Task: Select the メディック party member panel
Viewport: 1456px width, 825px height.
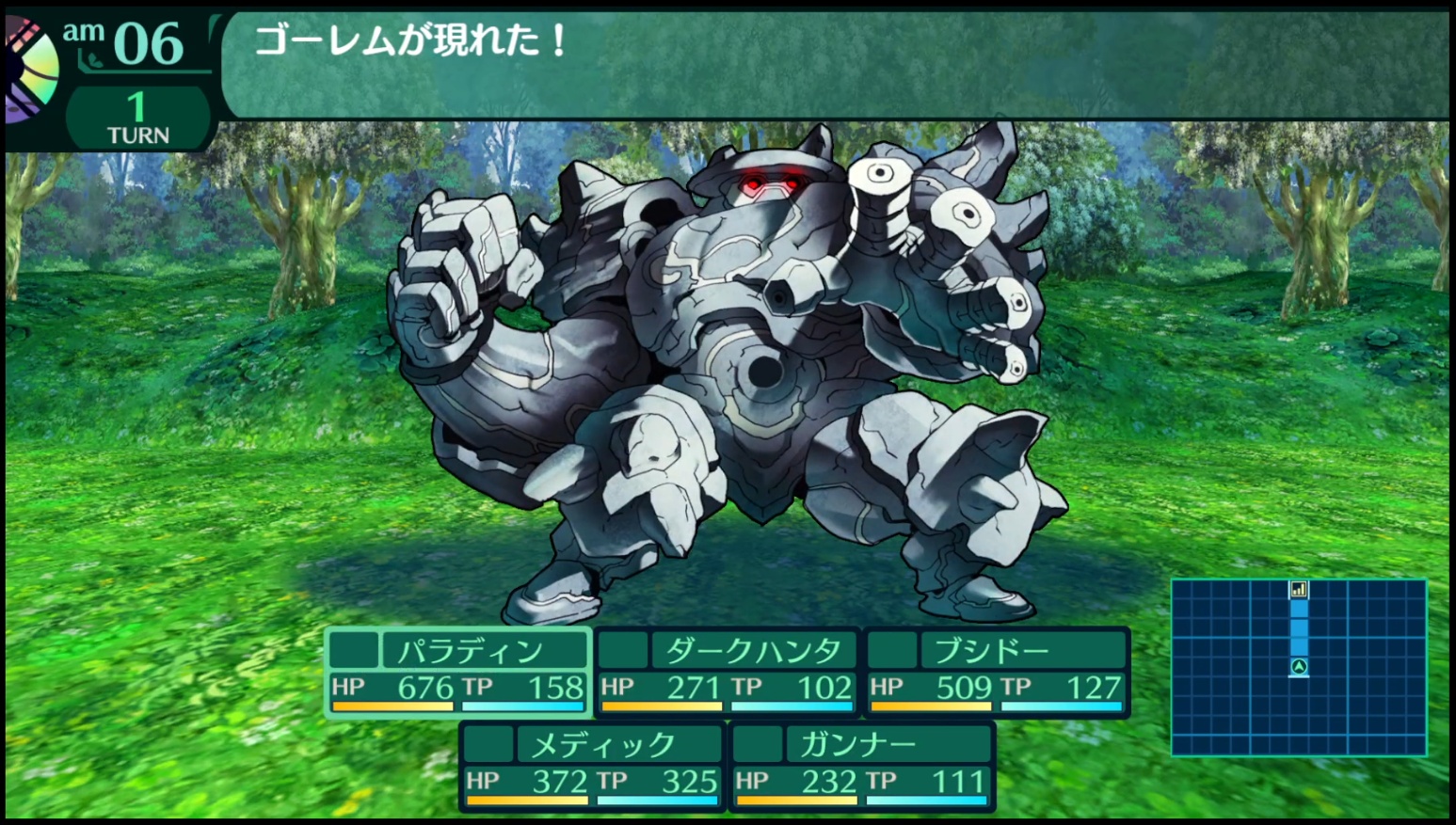Action: (x=593, y=766)
